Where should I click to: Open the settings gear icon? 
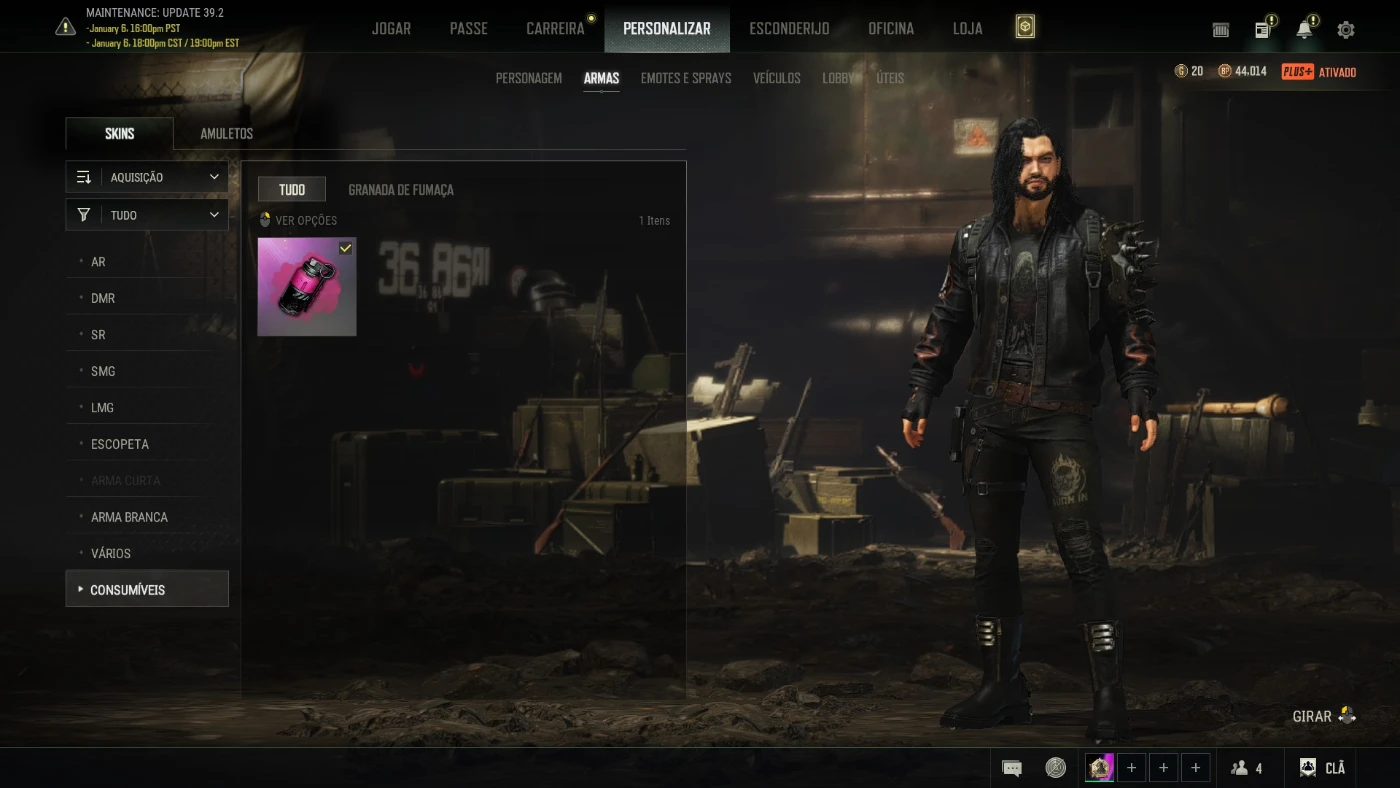tap(1346, 30)
